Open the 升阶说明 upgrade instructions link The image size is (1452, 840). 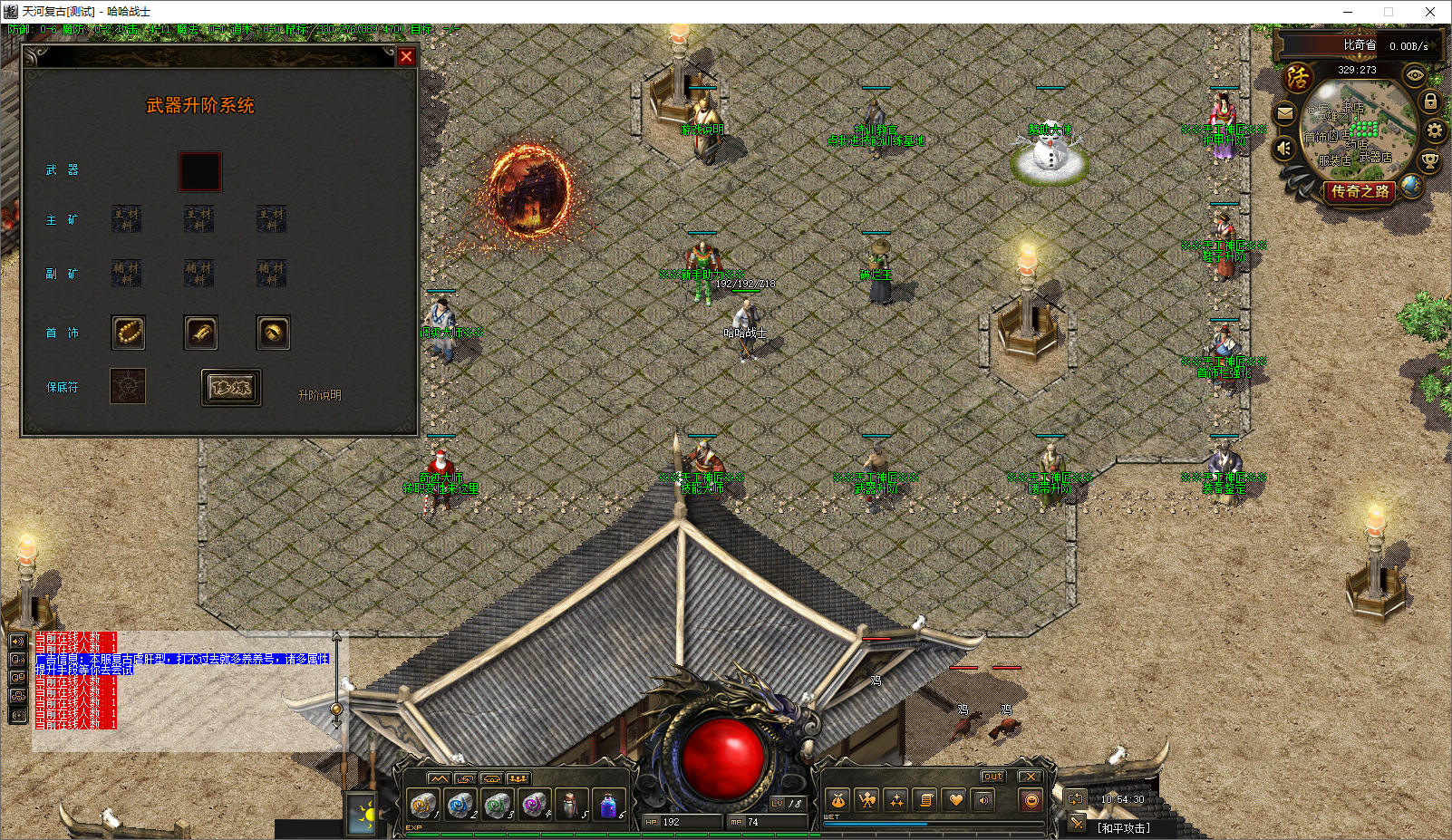[x=319, y=395]
